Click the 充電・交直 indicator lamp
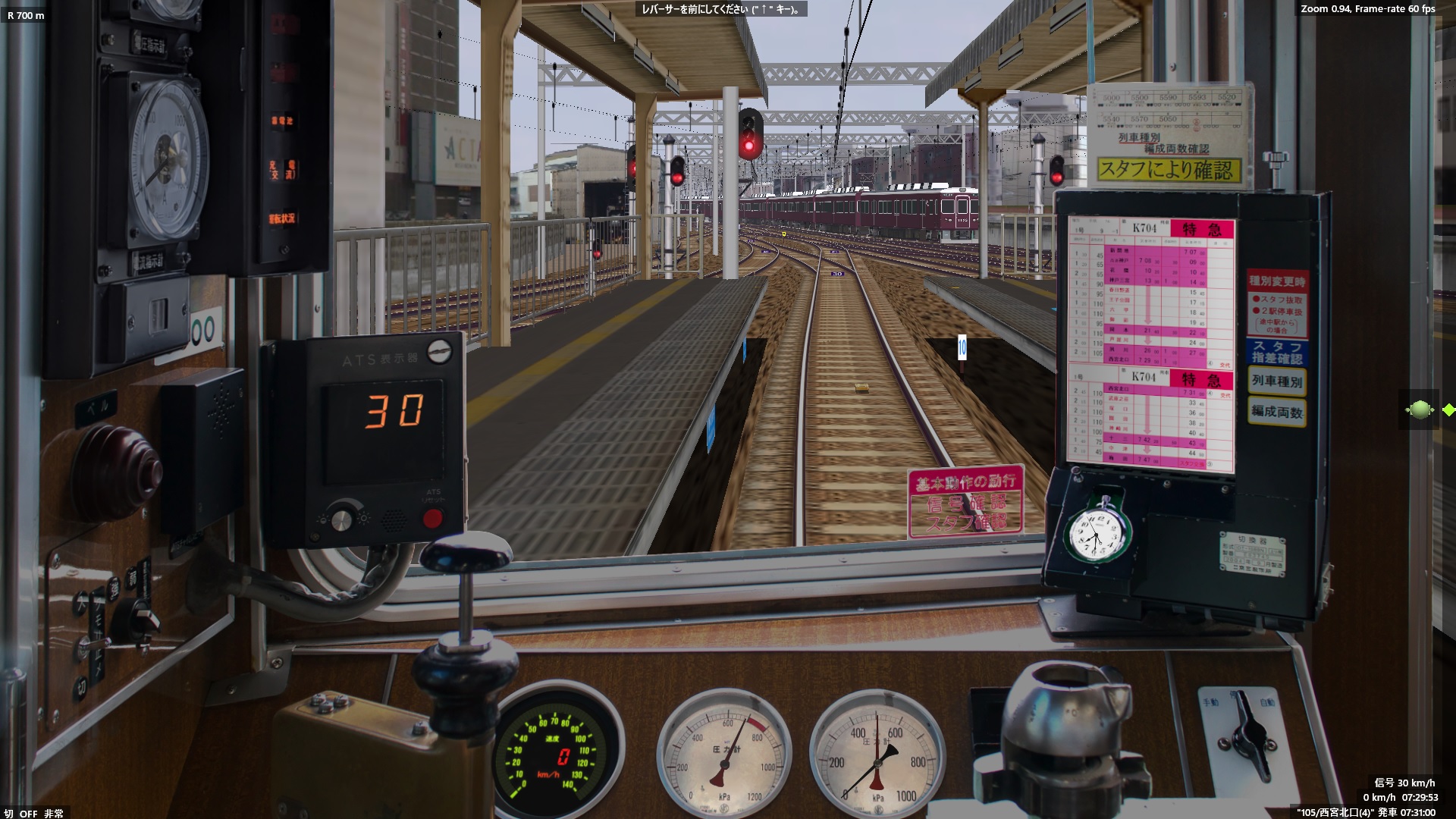1456x819 pixels. click(x=284, y=168)
